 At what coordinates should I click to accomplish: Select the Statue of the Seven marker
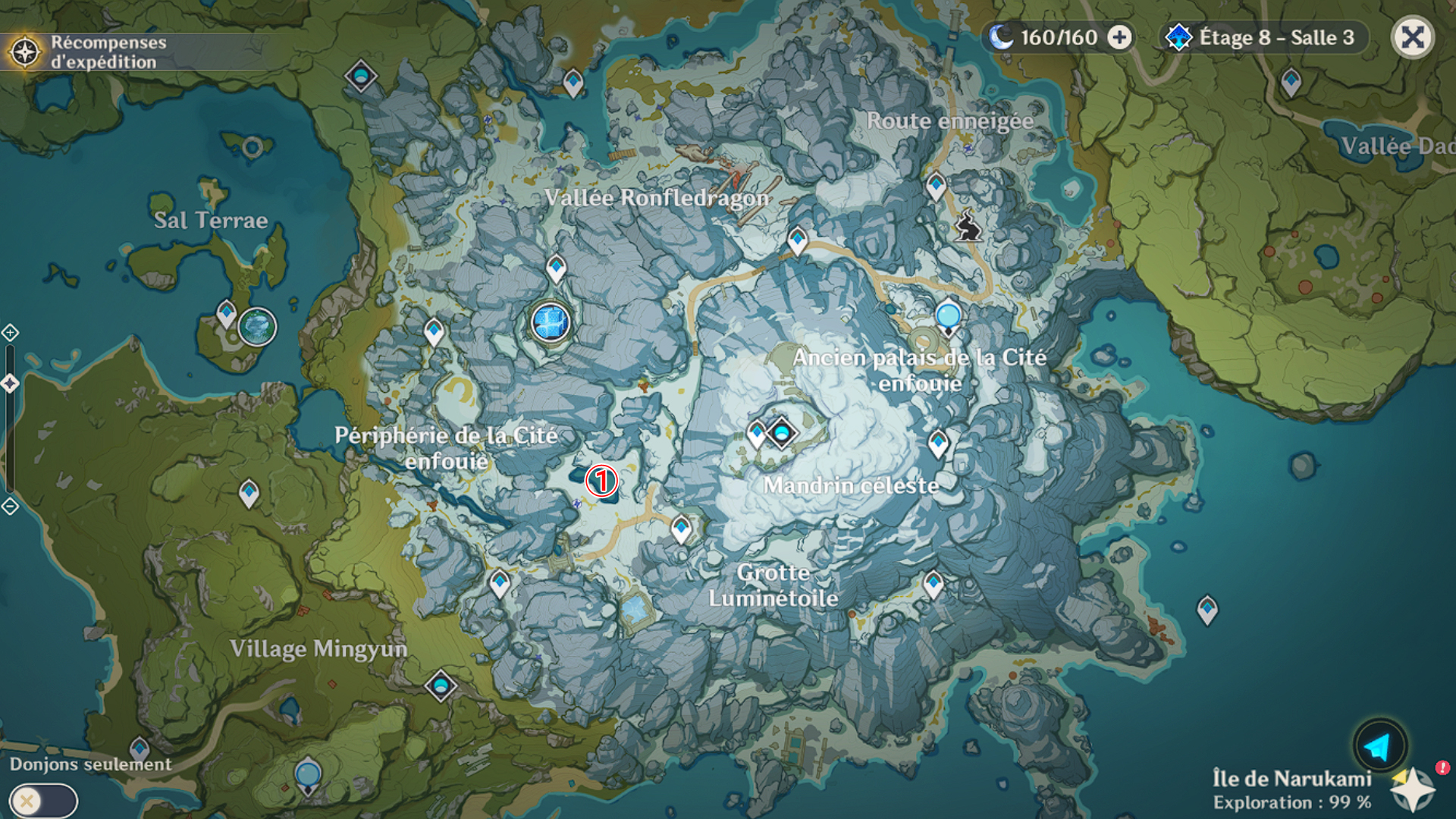(551, 322)
